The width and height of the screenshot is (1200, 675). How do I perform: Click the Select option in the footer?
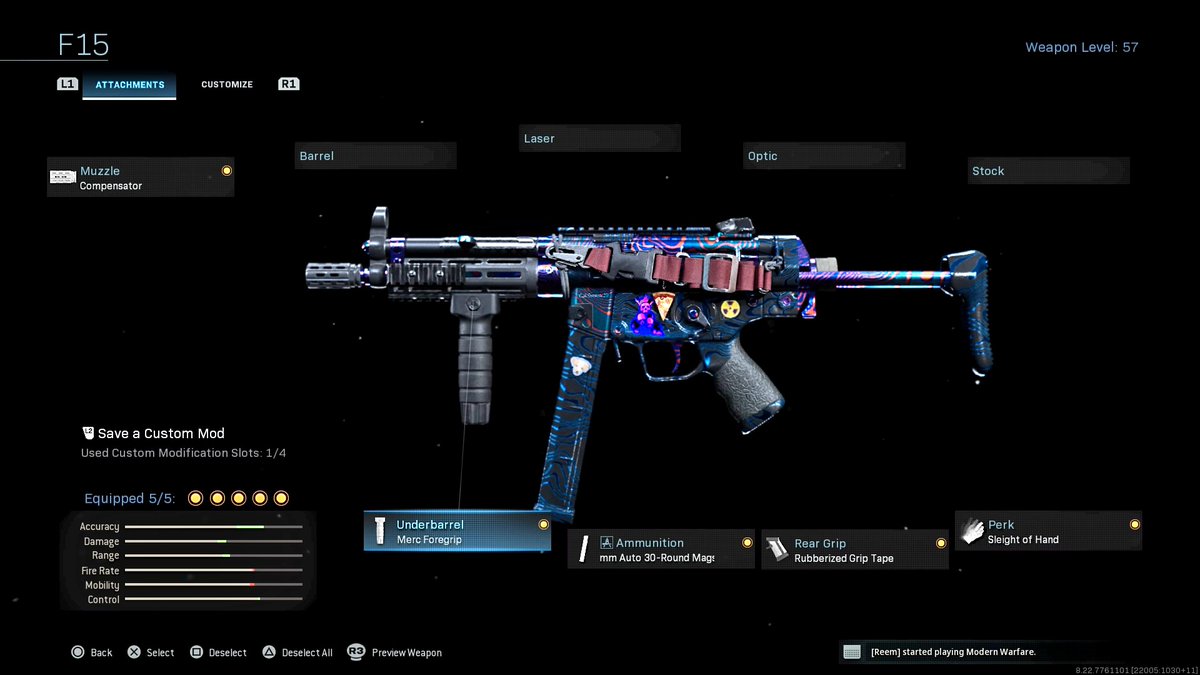pos(151,652)
